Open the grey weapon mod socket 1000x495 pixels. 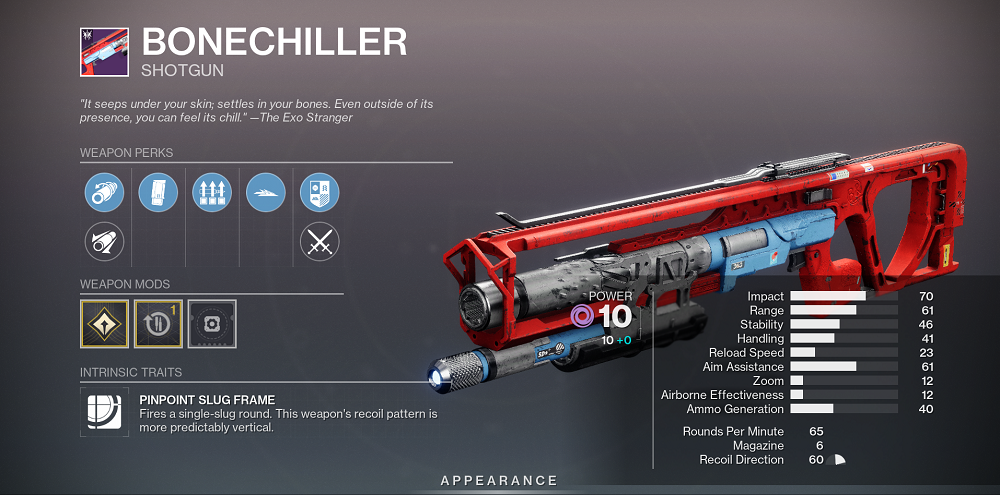[212, 323]
